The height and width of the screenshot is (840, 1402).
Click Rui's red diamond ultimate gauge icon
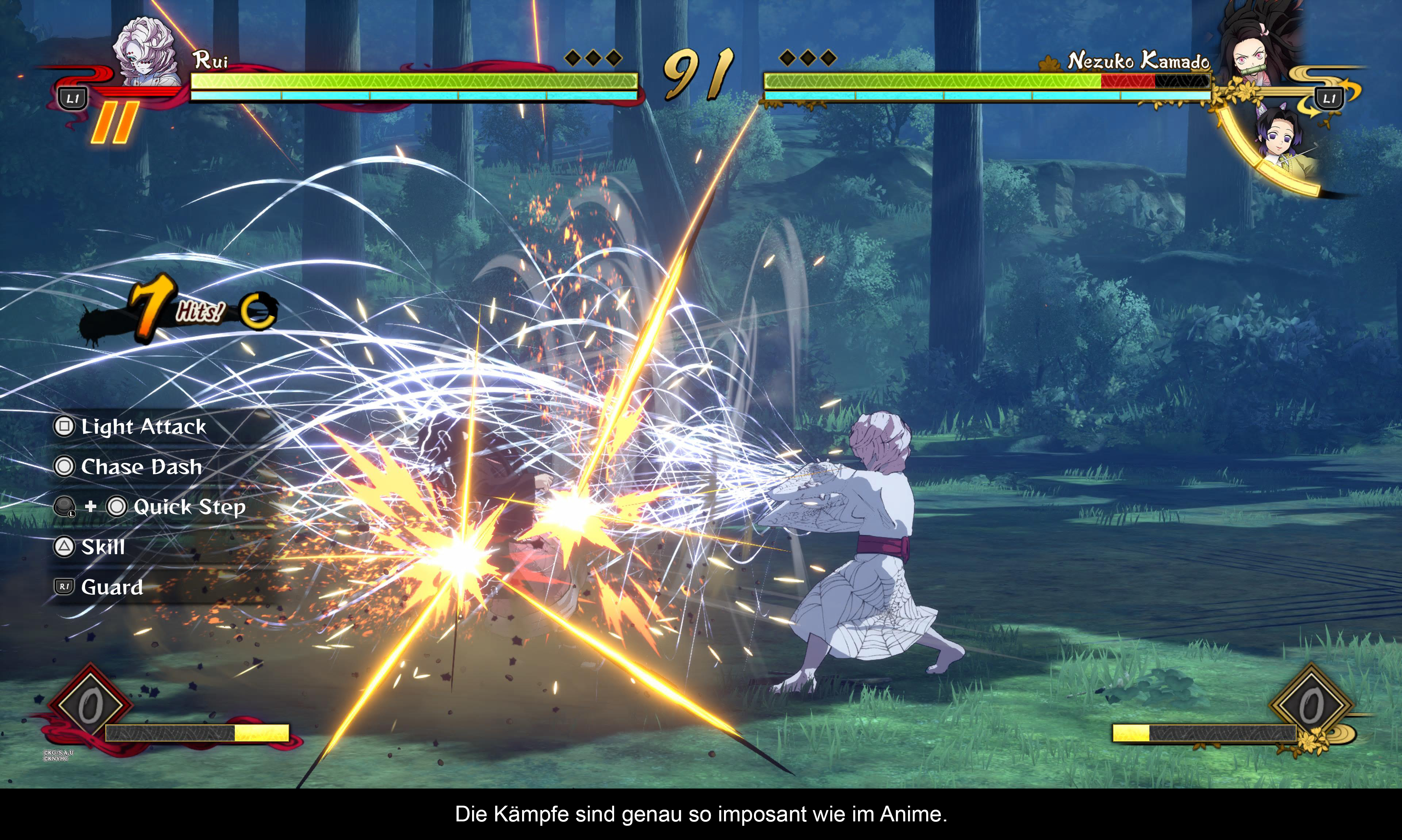(x=90, y=706)
